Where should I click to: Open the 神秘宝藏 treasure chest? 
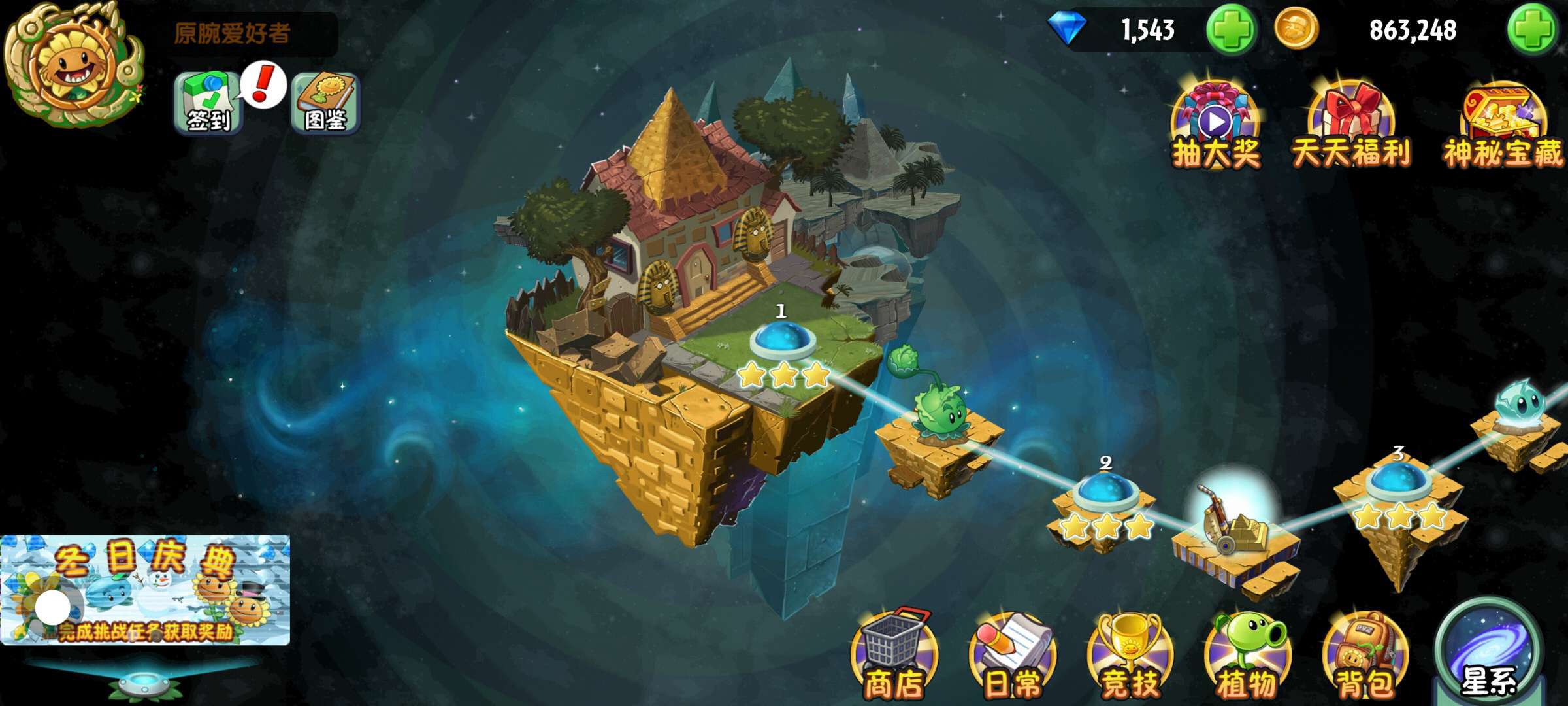(x=1503, y=126)
